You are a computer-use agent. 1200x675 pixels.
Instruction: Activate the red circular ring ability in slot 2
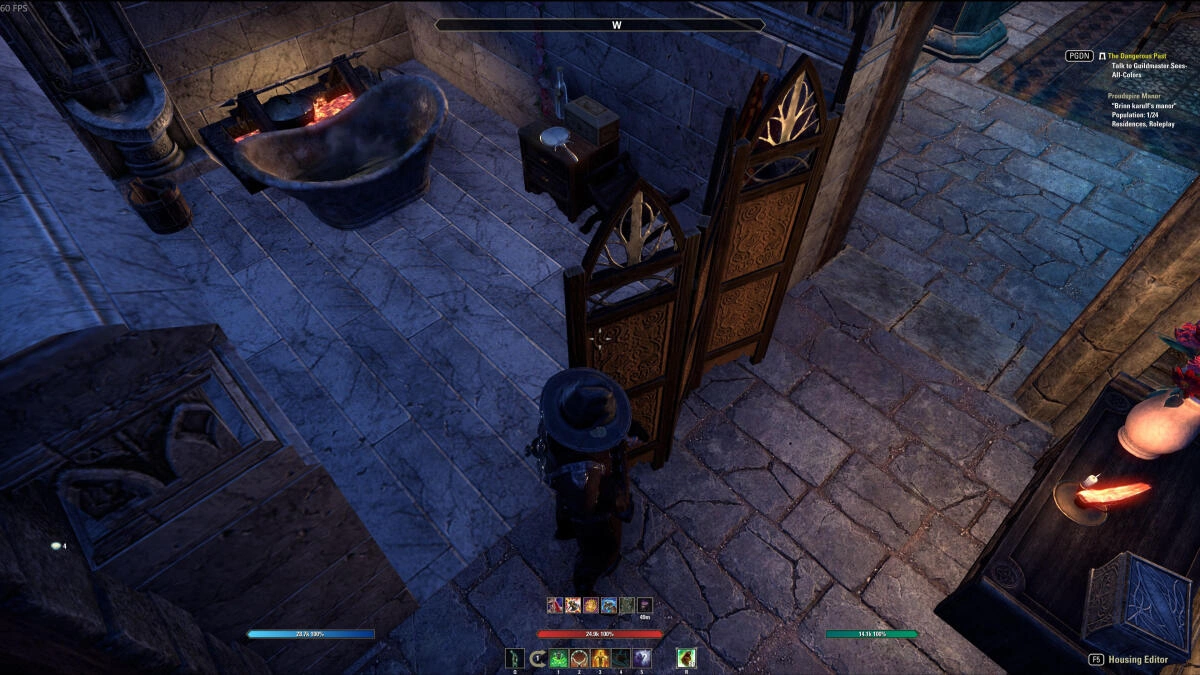click(x=580, y=658)
